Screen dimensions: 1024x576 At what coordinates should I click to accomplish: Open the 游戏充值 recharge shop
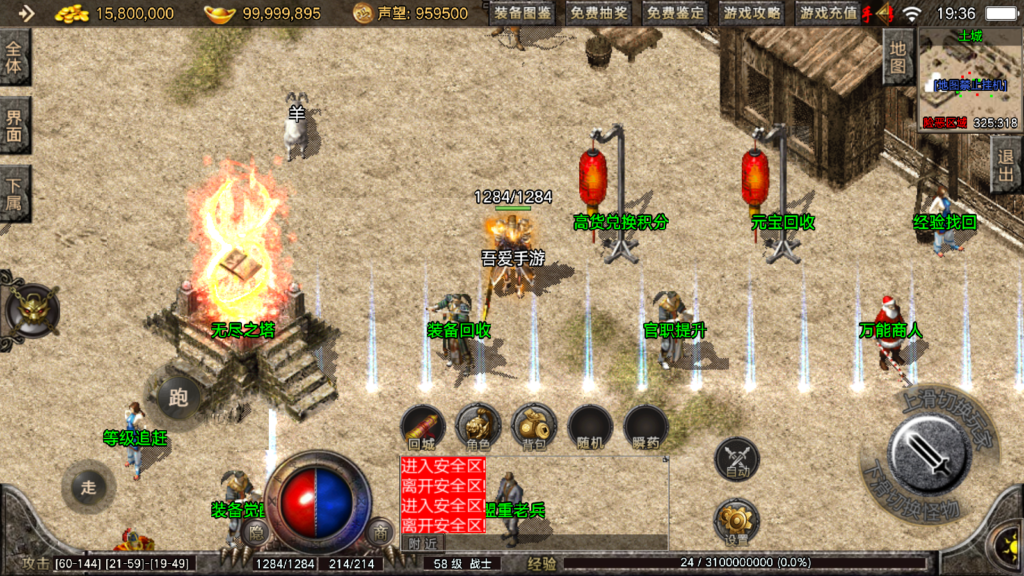829,14
